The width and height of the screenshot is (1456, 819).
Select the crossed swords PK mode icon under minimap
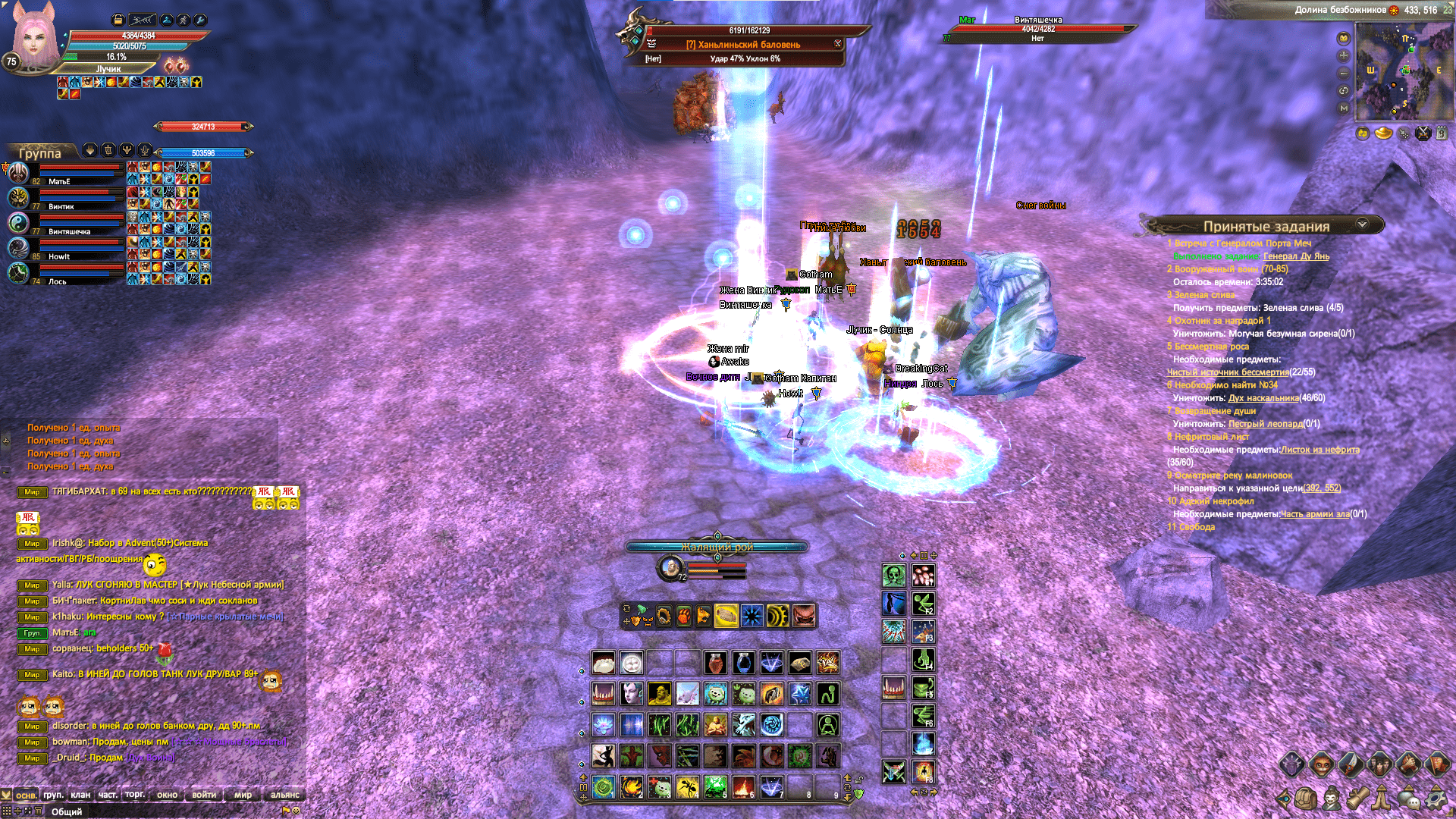click(1423, 134)
